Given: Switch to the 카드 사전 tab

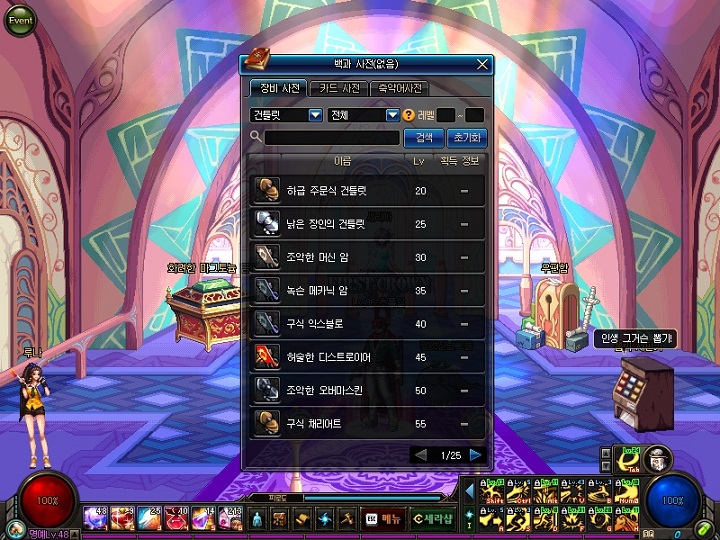Looking at the screenshot, I should pos(337,88).
